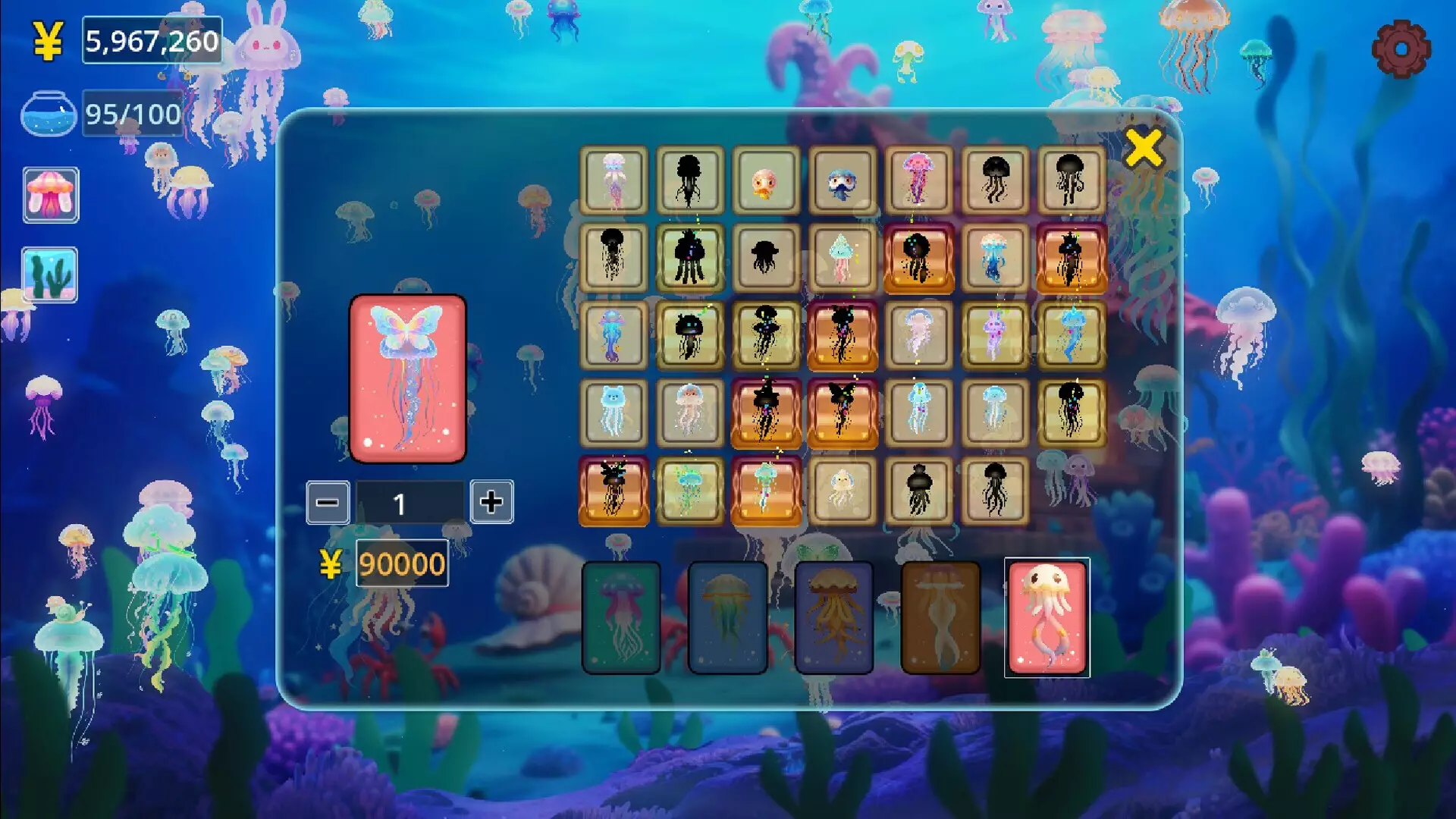
Task: Close the shop panel with the yellow X
Action: point(1145,149)
